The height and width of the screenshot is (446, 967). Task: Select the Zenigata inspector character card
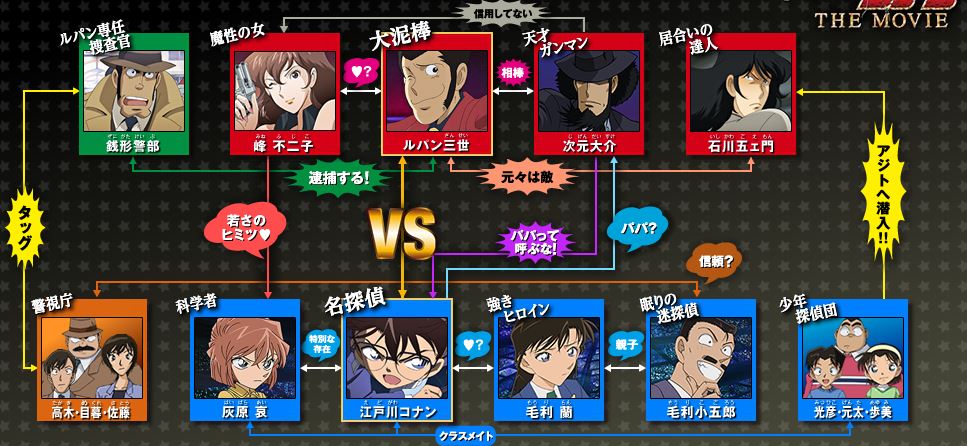coord(132,99)
